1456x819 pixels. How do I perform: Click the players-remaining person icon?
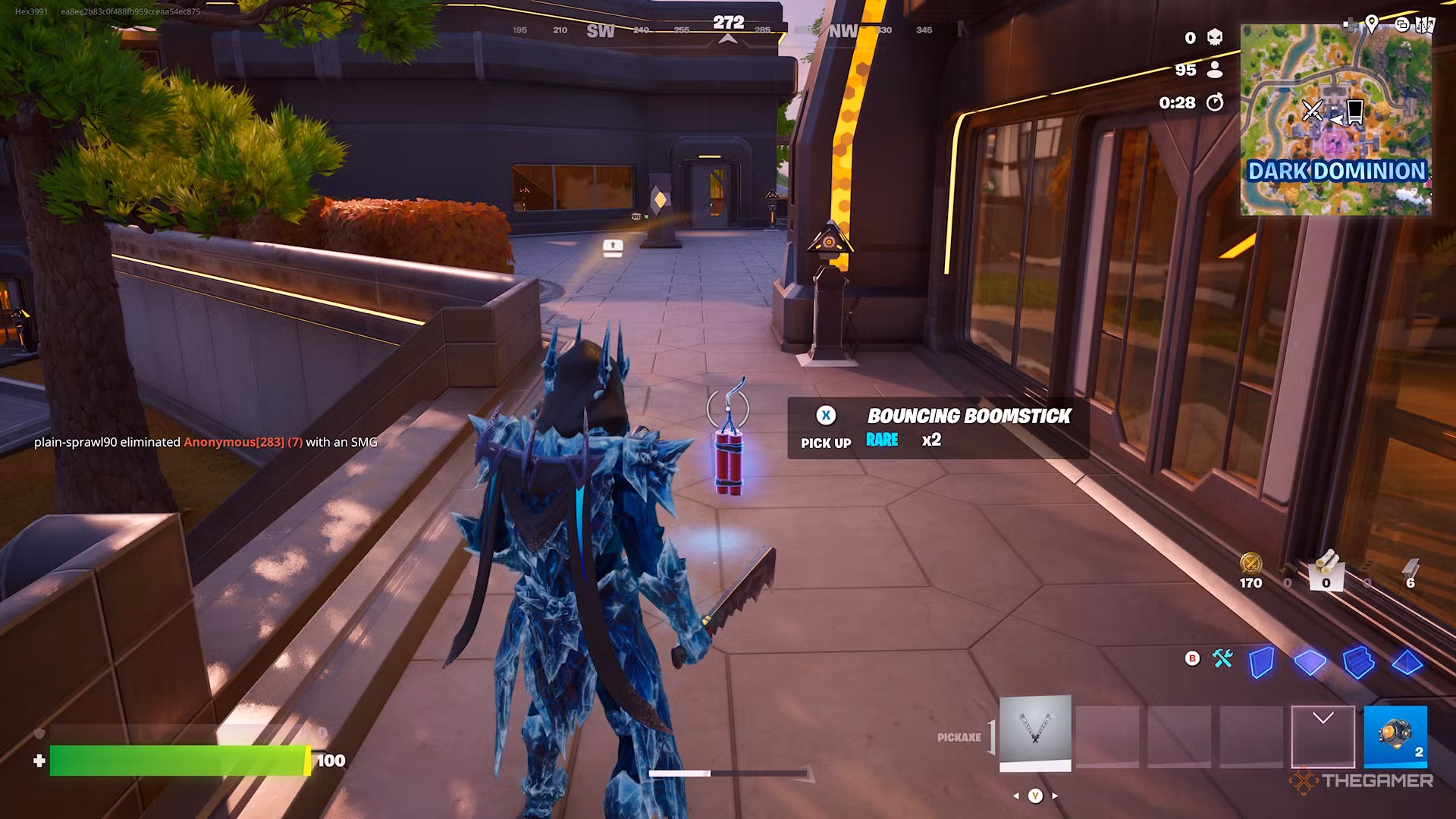pyautogui.click(x=1215, y=71)
